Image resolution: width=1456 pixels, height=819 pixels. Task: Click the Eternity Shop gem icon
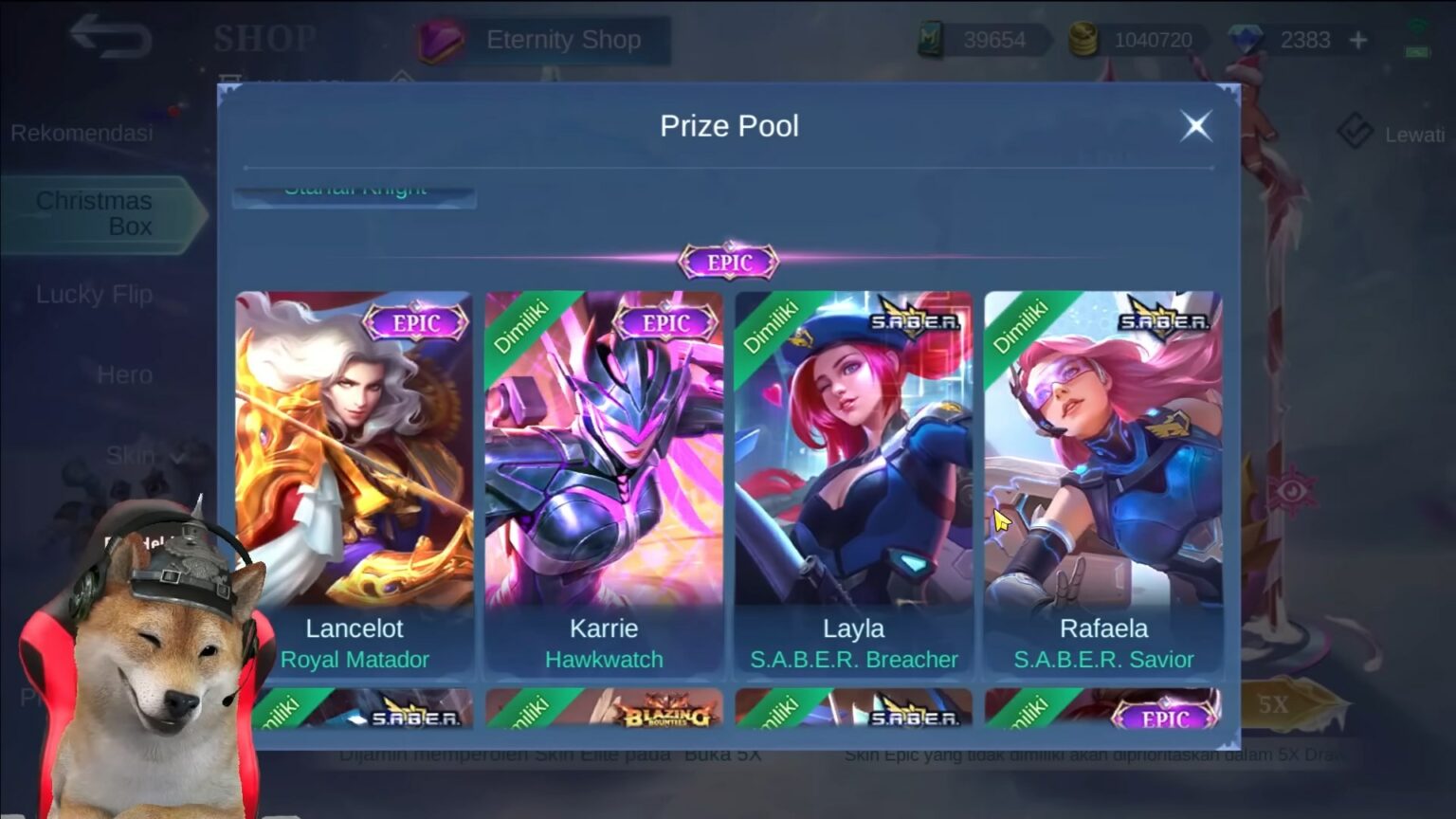441,40
